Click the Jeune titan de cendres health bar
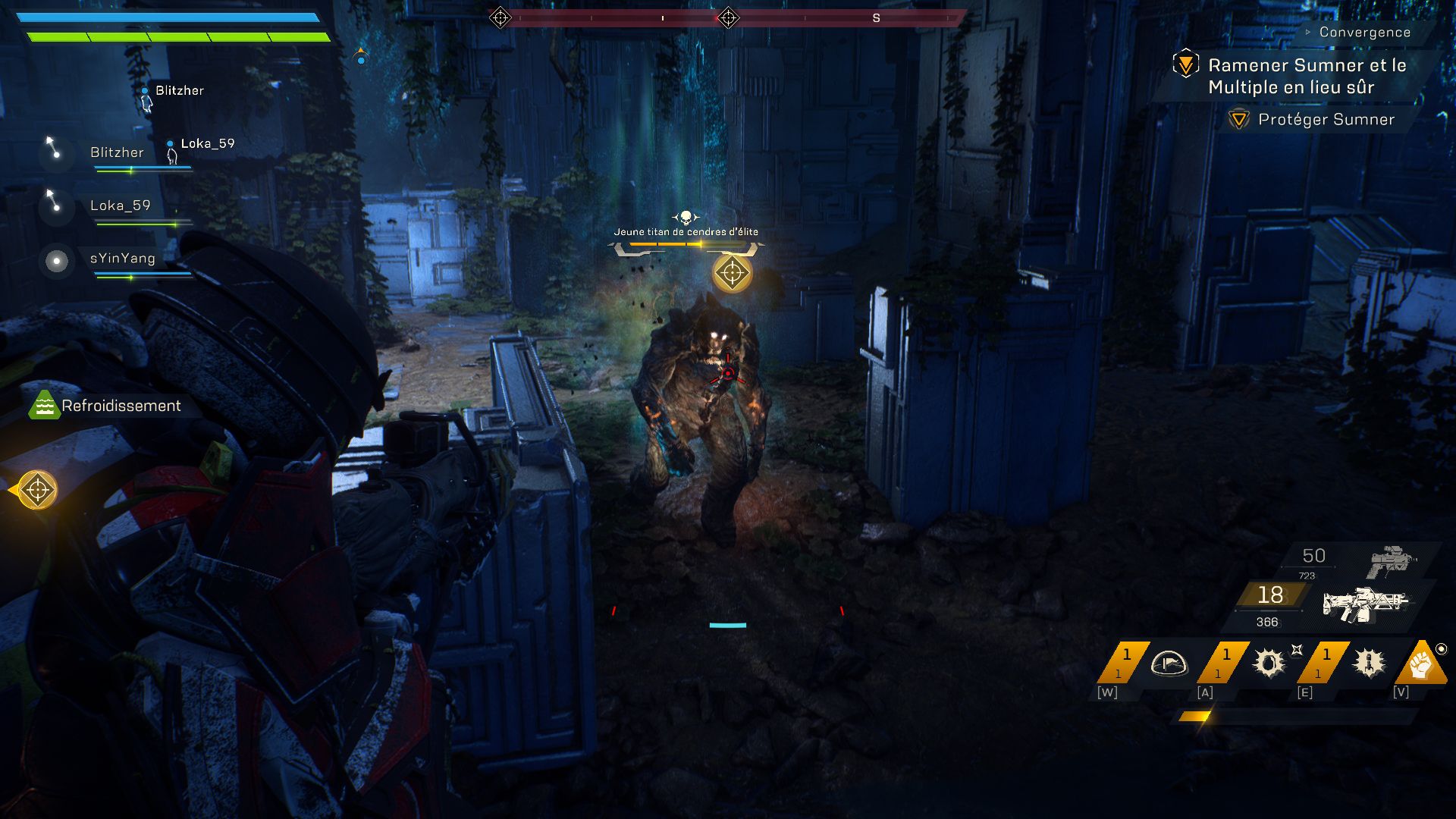 pyautogui.click(x=686, y=244)
